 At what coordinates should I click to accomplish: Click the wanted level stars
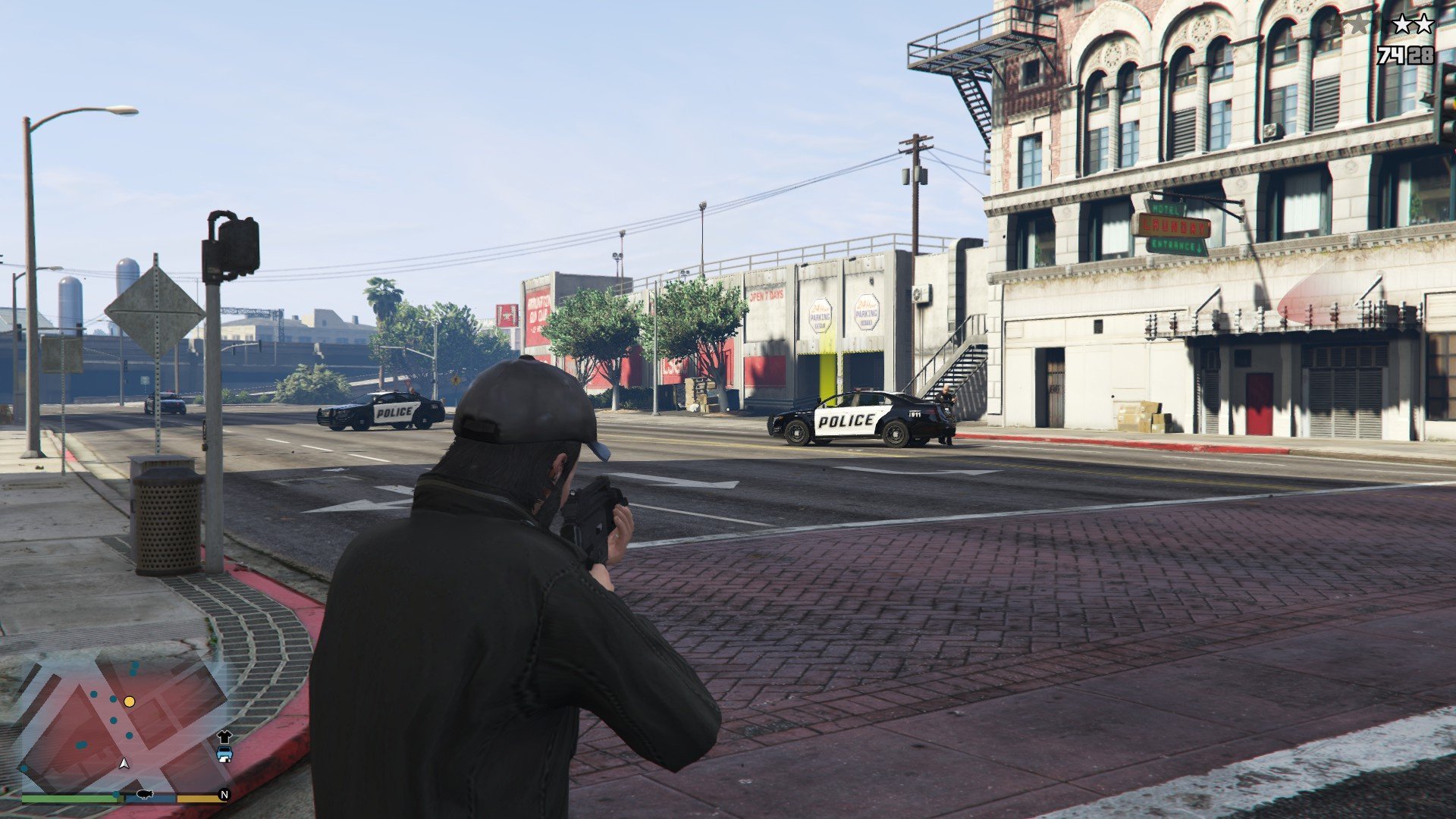click(x=1382, y=24)
